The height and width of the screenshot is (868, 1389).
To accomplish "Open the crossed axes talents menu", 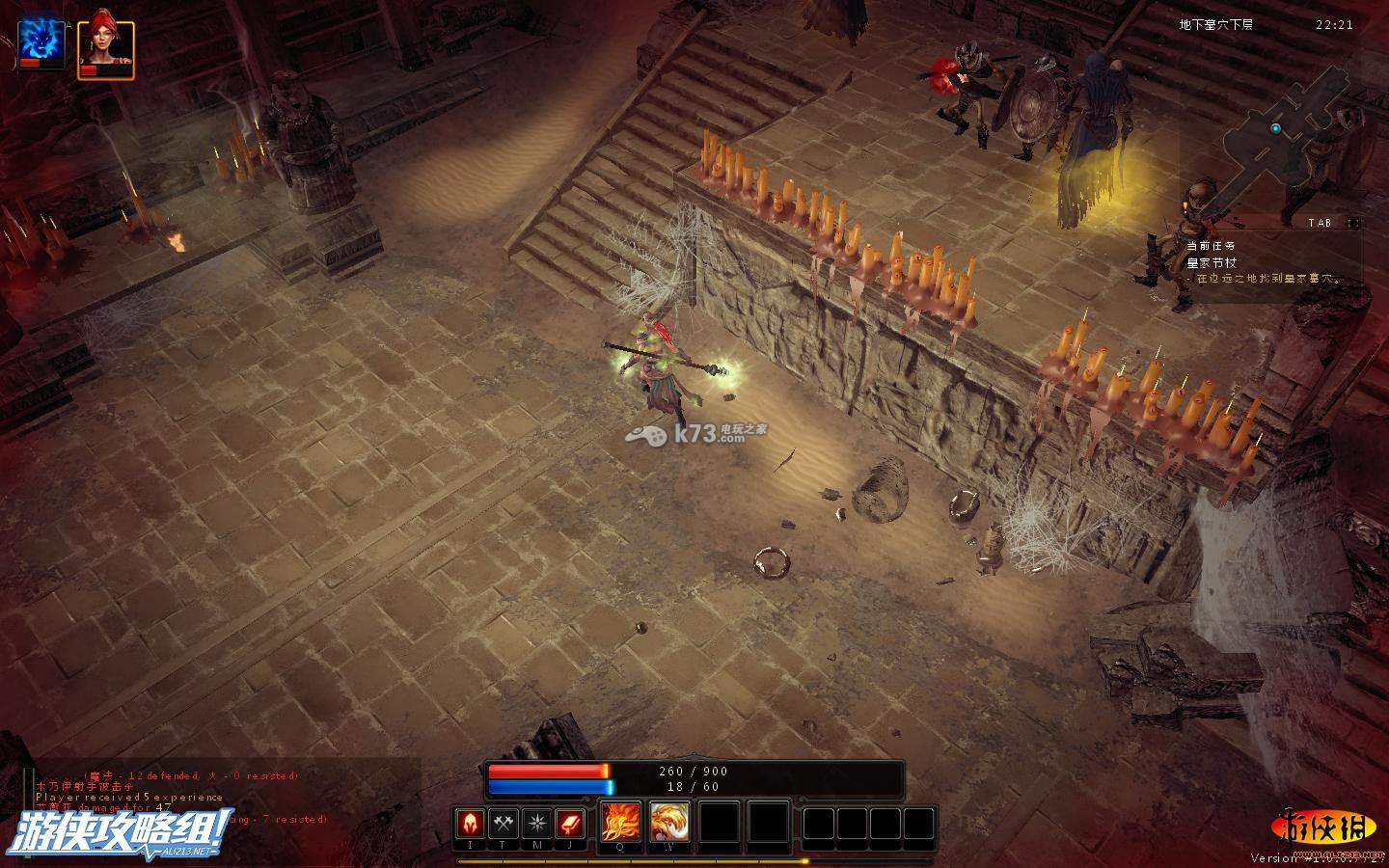I will click(504, 824).
